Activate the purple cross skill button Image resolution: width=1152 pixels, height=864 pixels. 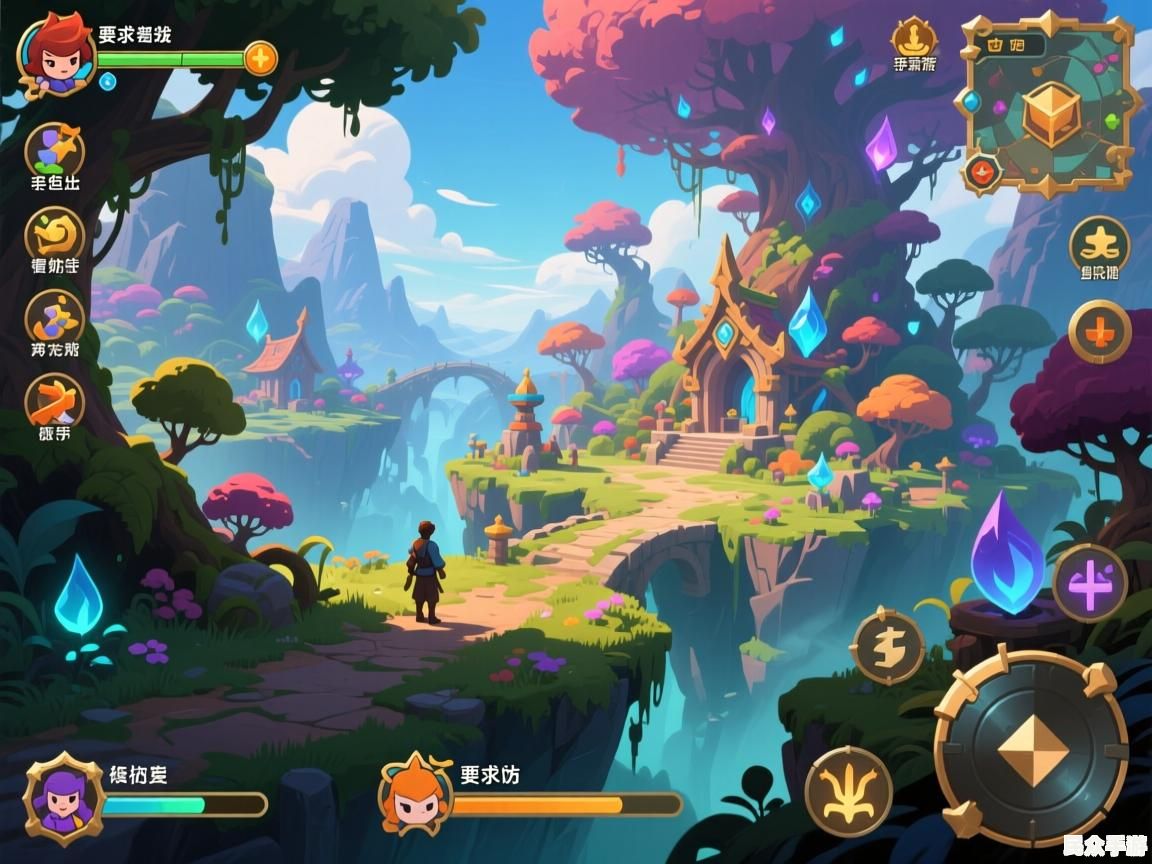point(1089,583)
